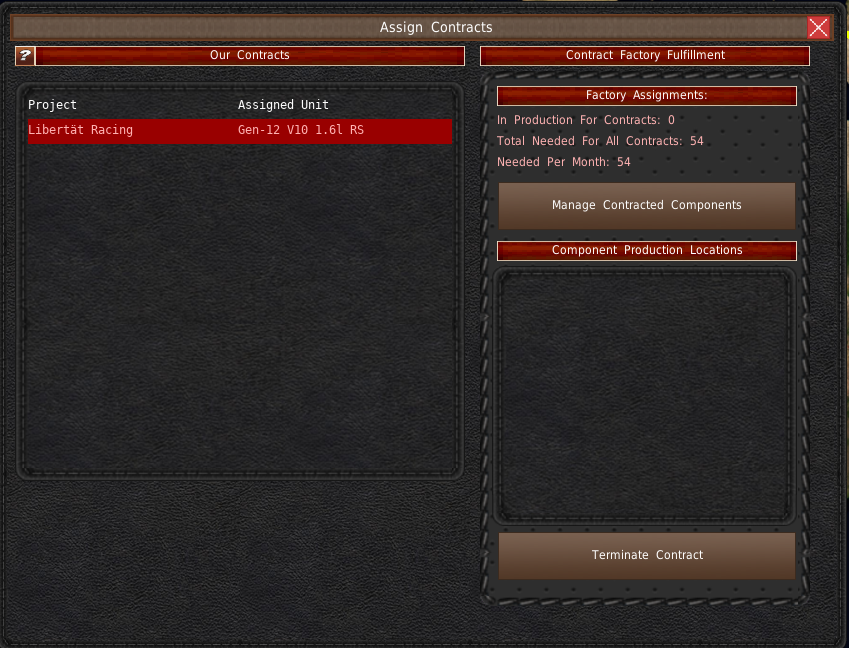This screenshot has width=849, height=648.
Task: Open the question mark help button
Action: 24,56
